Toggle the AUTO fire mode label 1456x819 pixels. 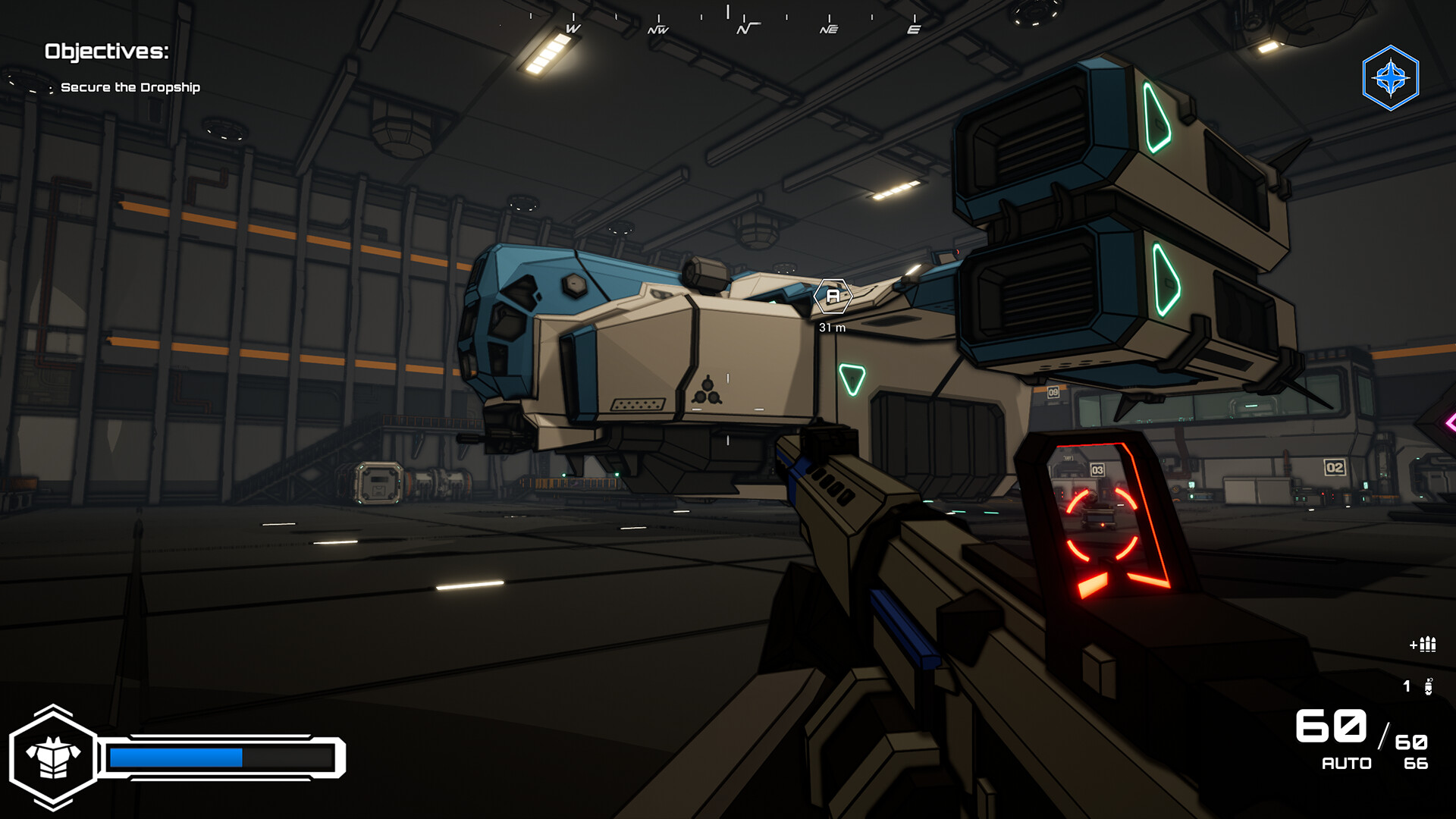(x=1346, y=764)
